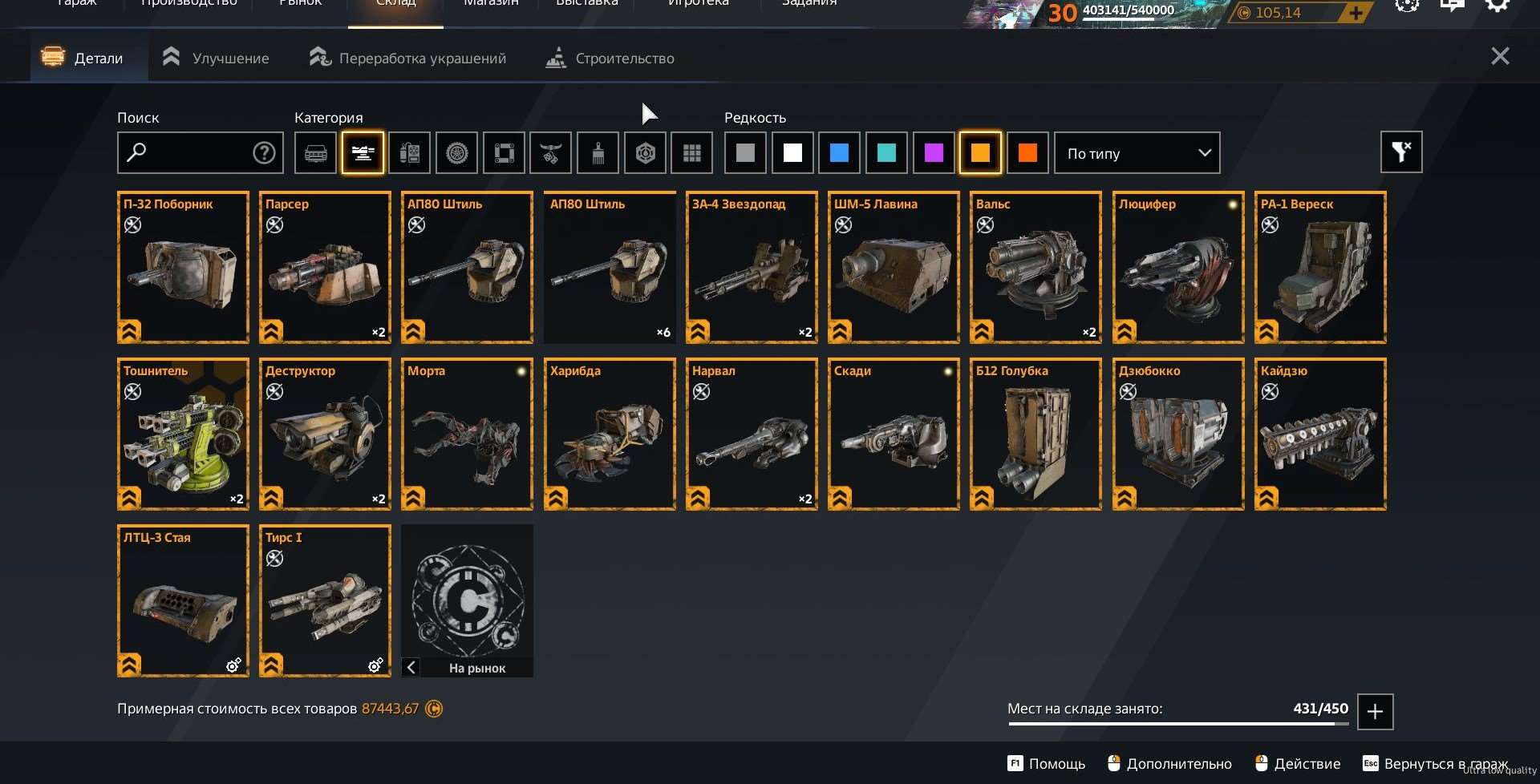Select the blue rarity color swatch

pyautogui.click(x=839, y=152)
